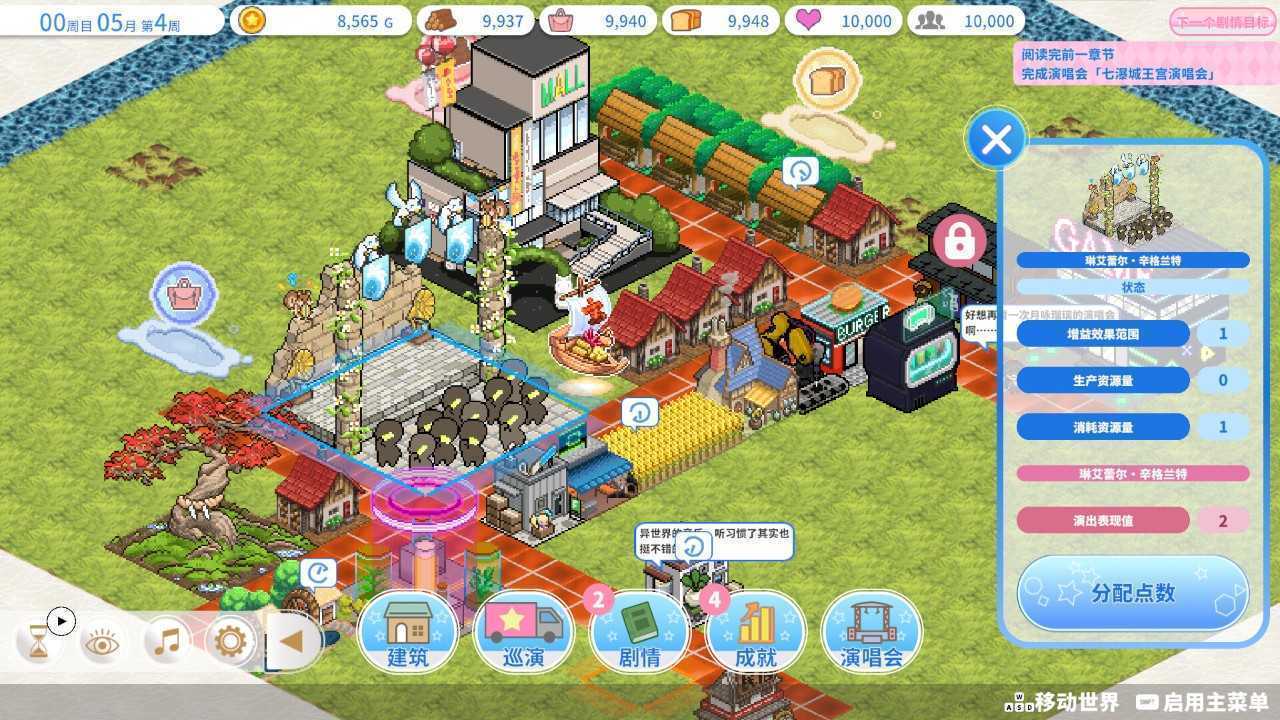Image resolution: width=1280 pixels, height=720 pixels.
Task: Toggle the hourglass time speed button
Action: 39,641
